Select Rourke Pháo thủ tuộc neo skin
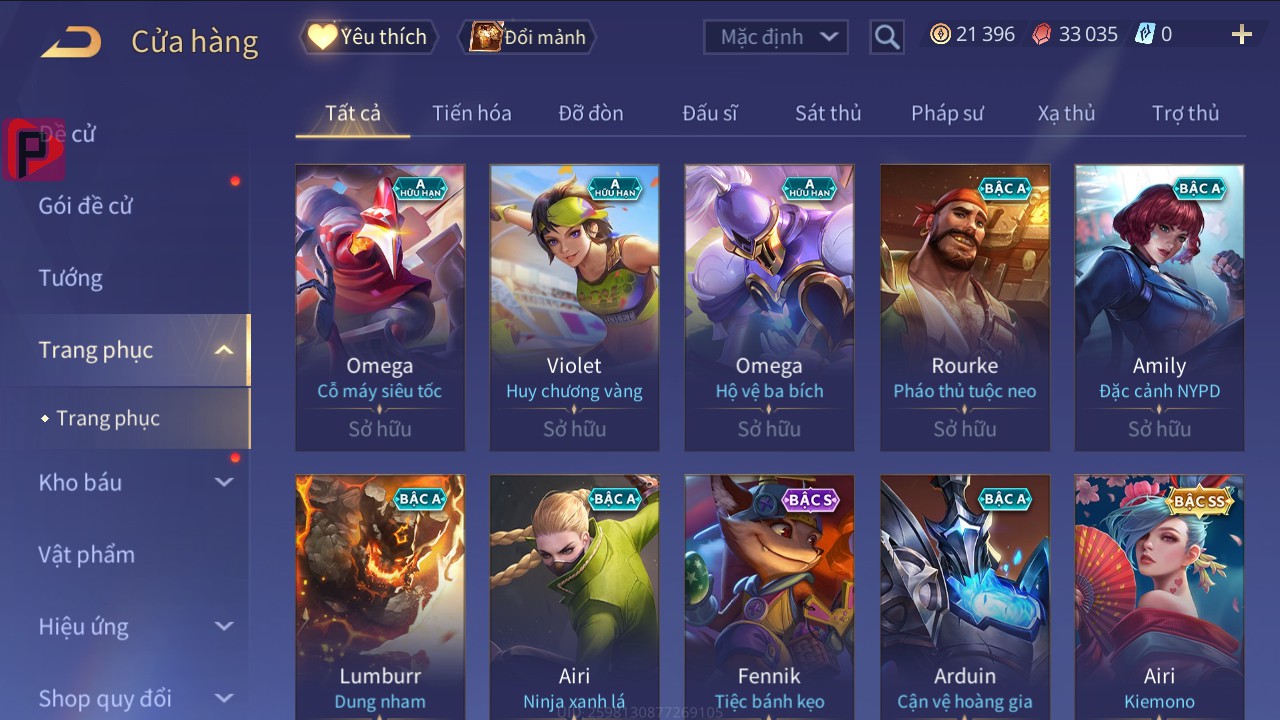The height and width of the screenshot is (720, 1280). tap(964, 307)
